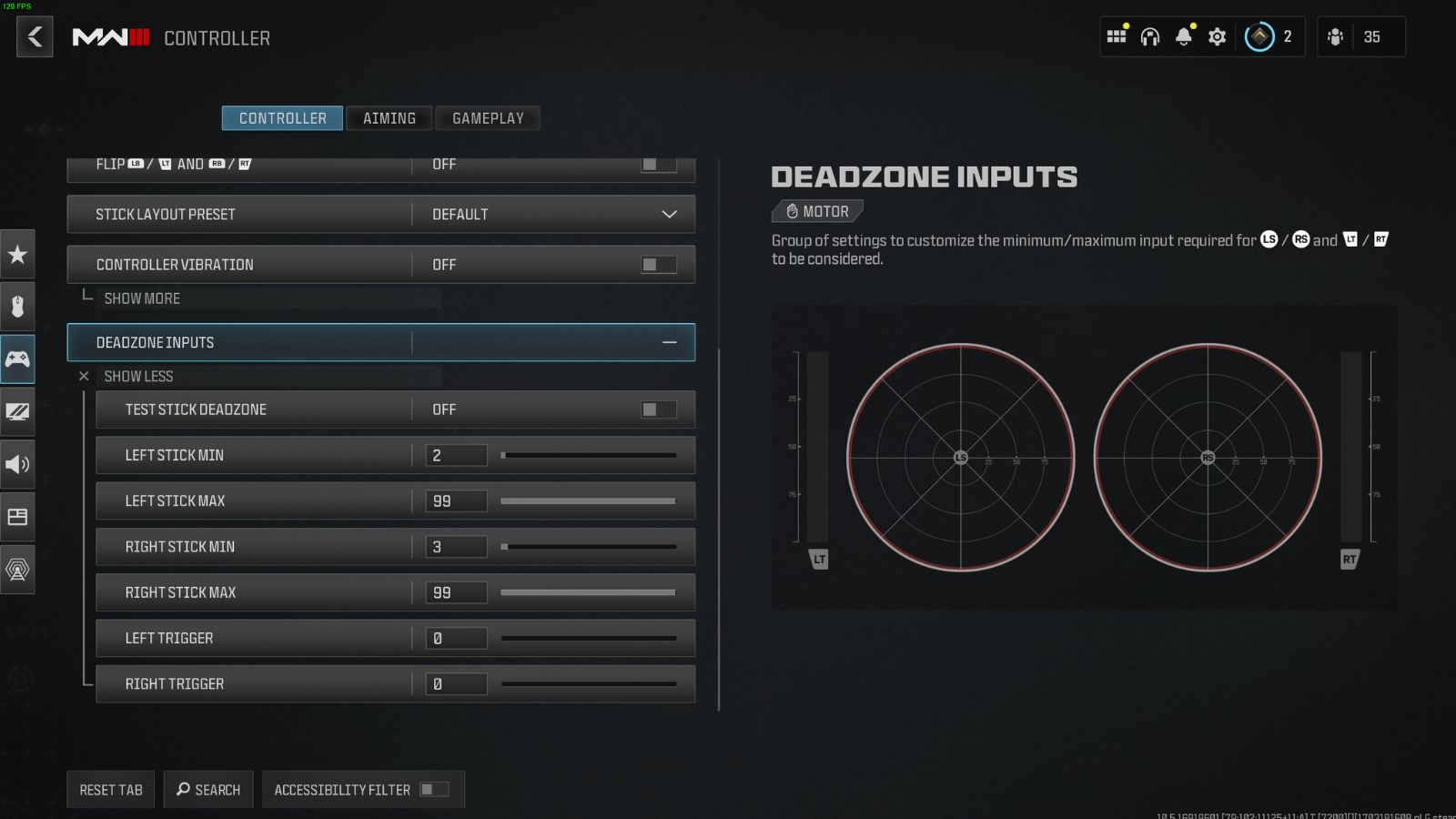Select the interface settings icon in sidebar
Image resolution: width=1456 pixels, height=819 pixels.
(17, 517)
